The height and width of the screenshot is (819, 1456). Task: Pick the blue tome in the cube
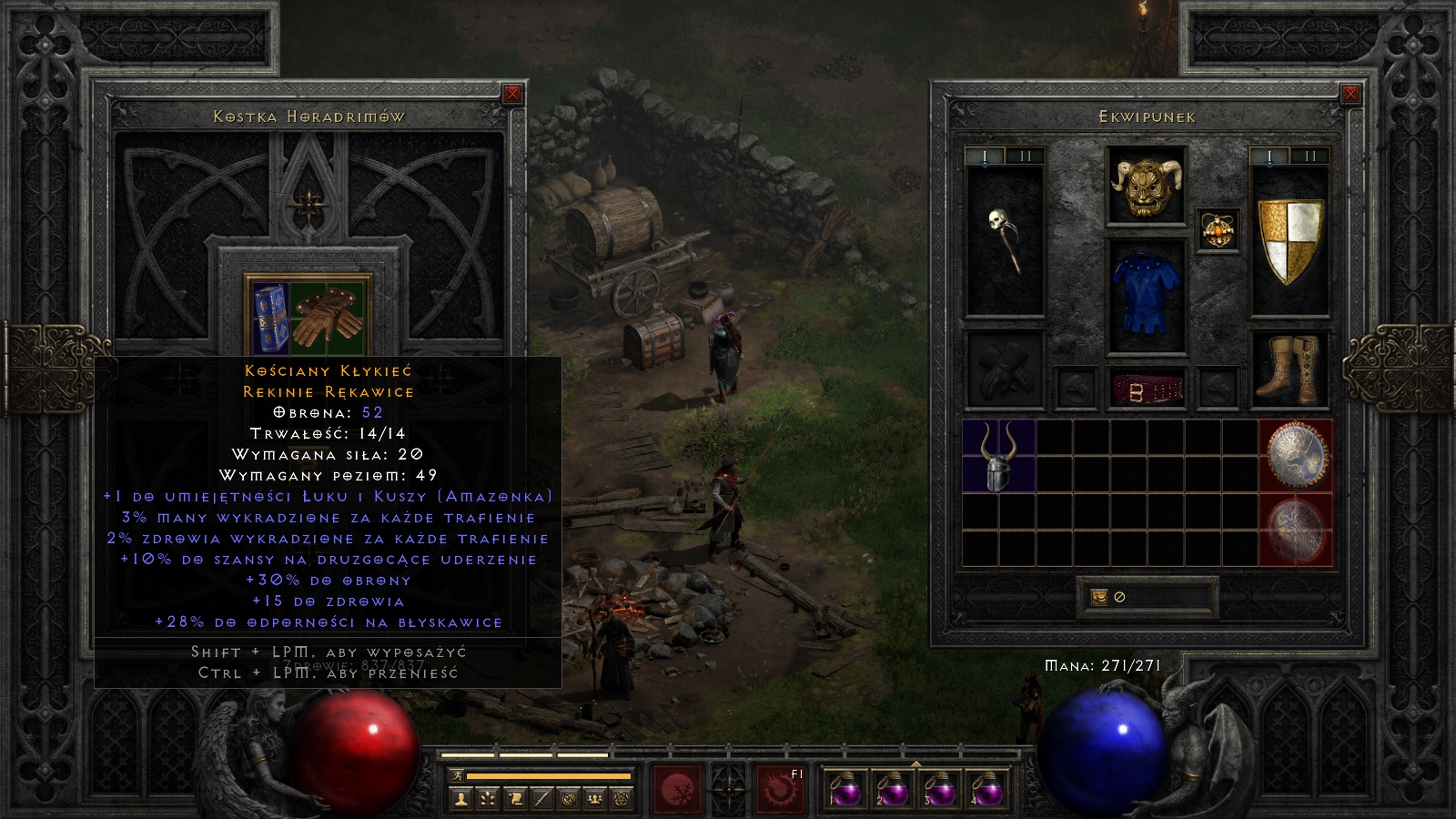point(270,317)
